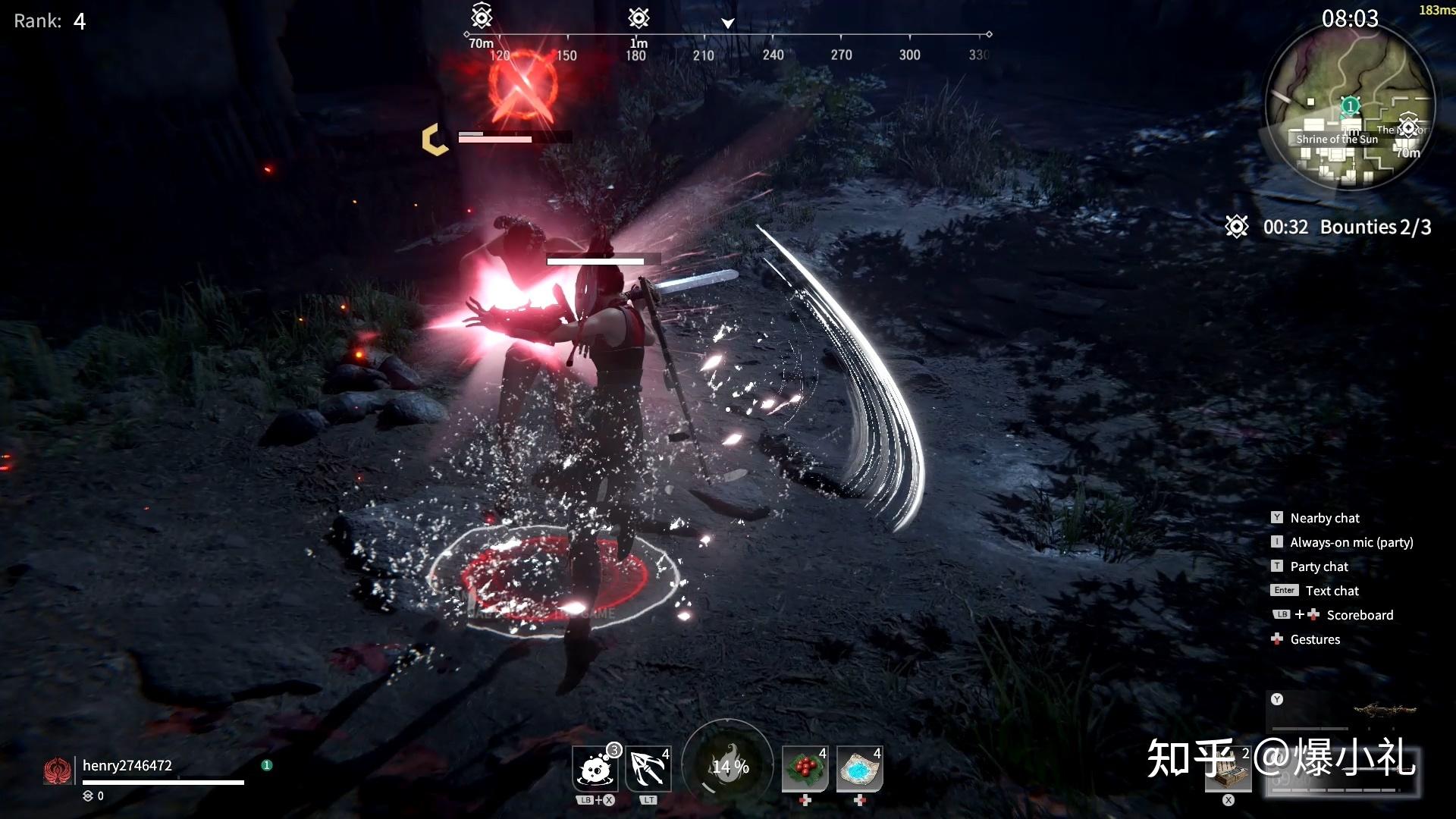Open Nearby chat
This screenshot has height=819, width=1456.
[1324, 518]
